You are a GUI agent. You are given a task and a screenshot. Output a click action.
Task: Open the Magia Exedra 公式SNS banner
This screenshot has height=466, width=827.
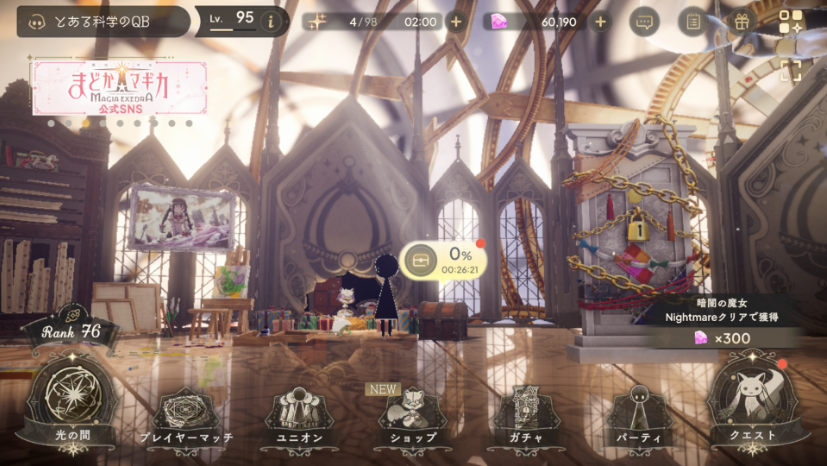[x=119, y=87]
